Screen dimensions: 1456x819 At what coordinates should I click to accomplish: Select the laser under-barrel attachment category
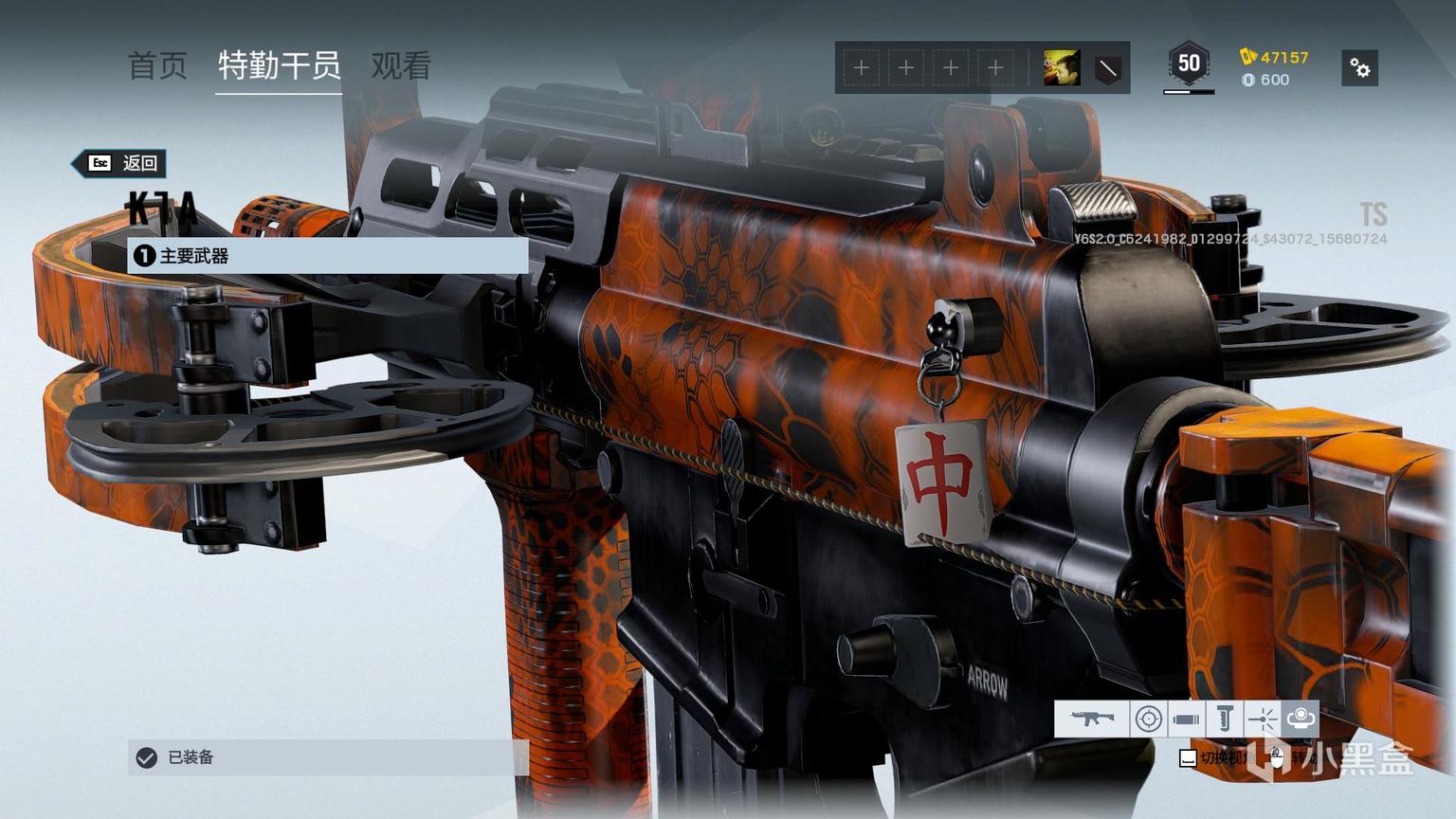(x=1262, y=719)
